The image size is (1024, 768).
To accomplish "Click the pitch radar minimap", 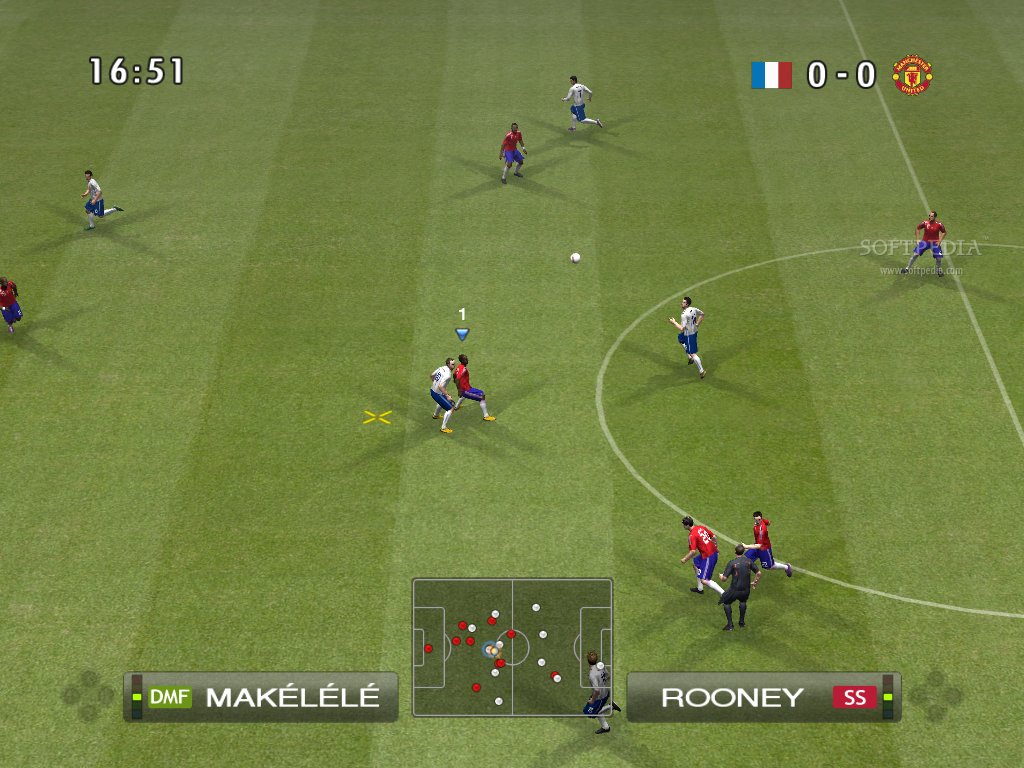I will click(x=512, y=647).
